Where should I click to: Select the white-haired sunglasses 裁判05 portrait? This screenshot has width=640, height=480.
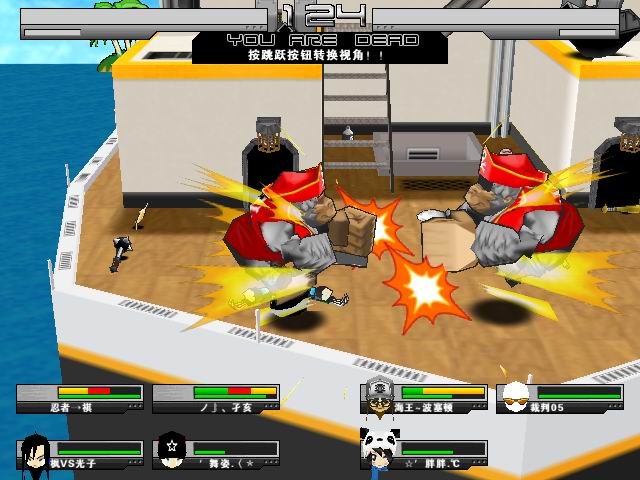click(514, 397)
